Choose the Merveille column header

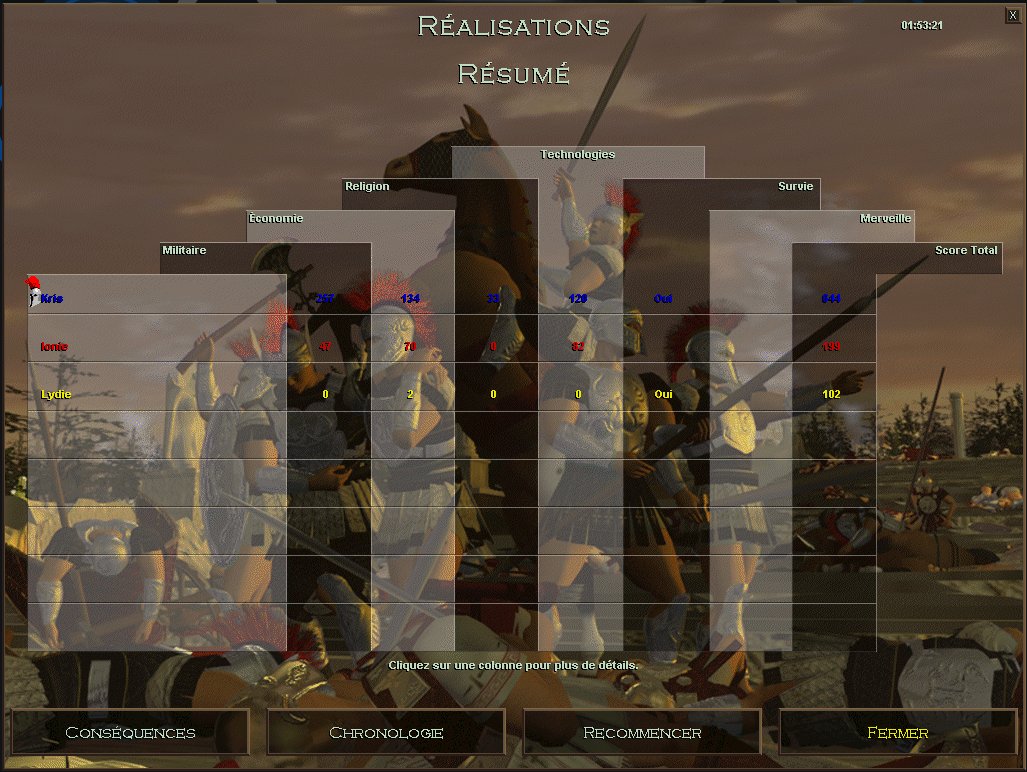tap(885, 218)
